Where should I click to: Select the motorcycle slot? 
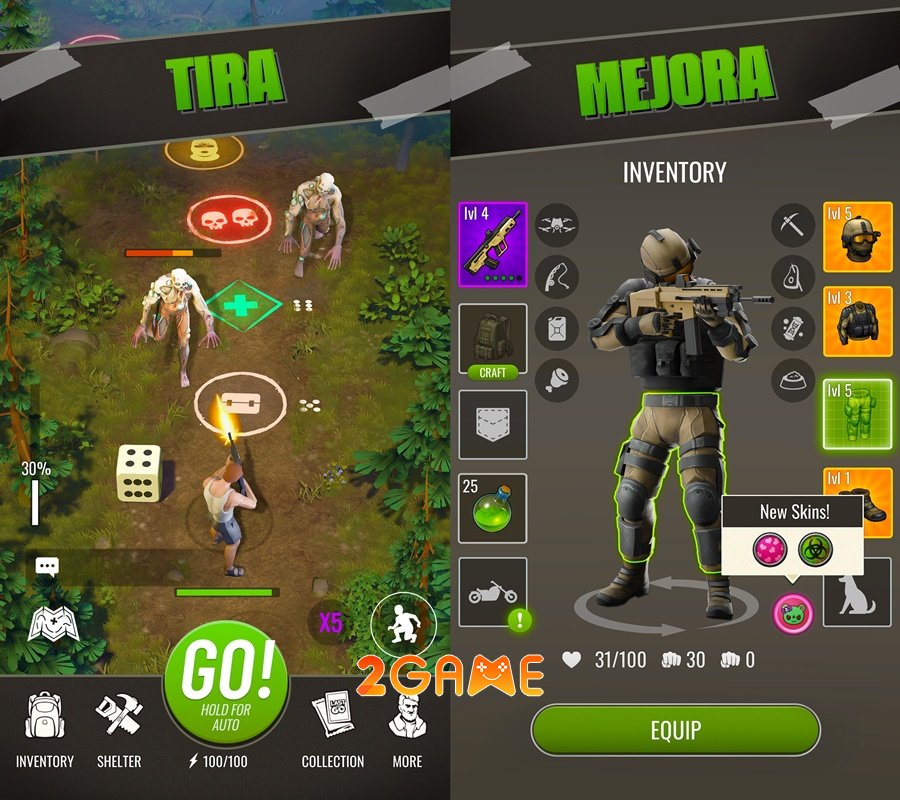pyautogui.click(x=492, y=593)
